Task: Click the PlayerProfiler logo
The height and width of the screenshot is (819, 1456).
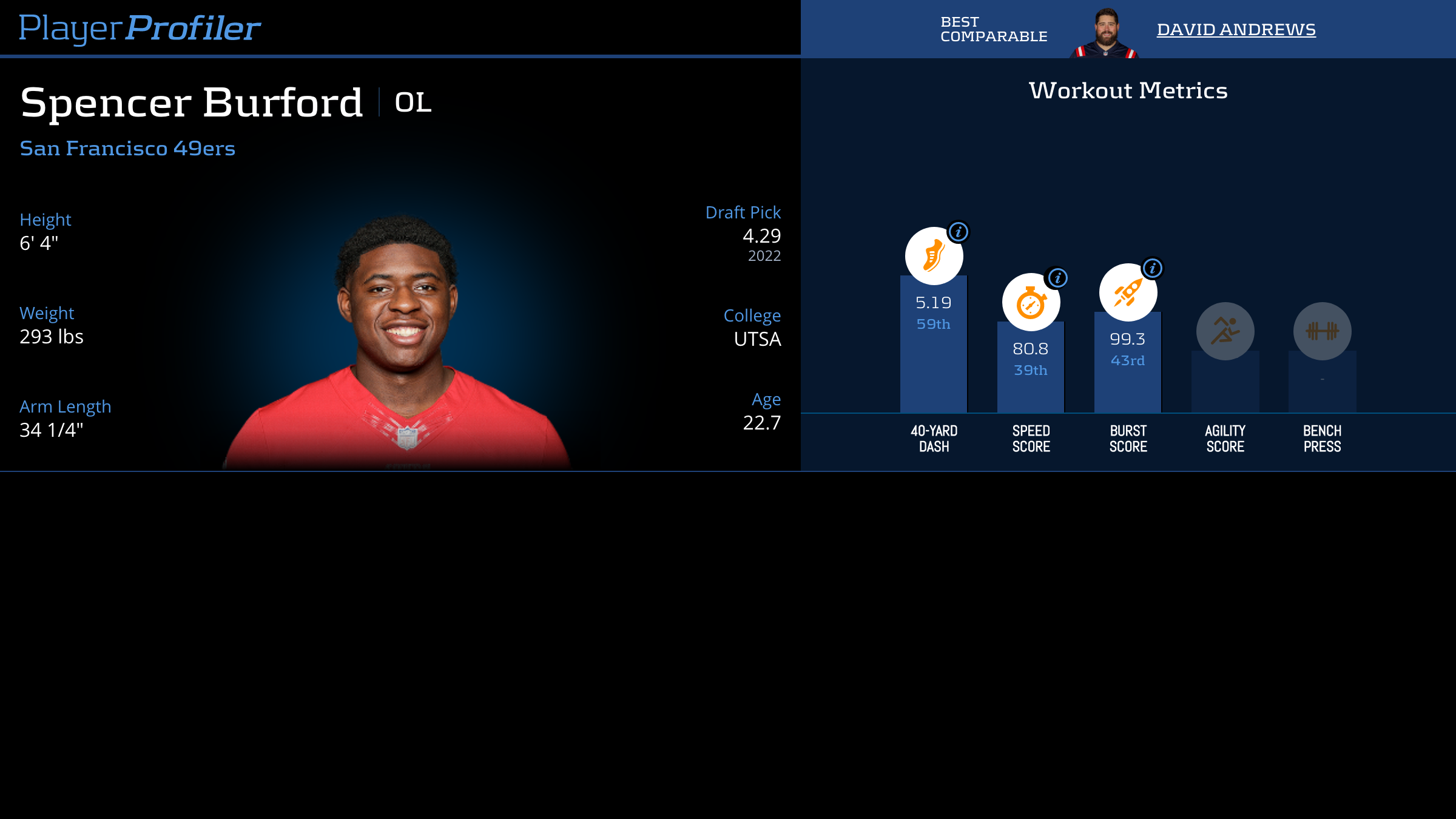Action: 140,28
